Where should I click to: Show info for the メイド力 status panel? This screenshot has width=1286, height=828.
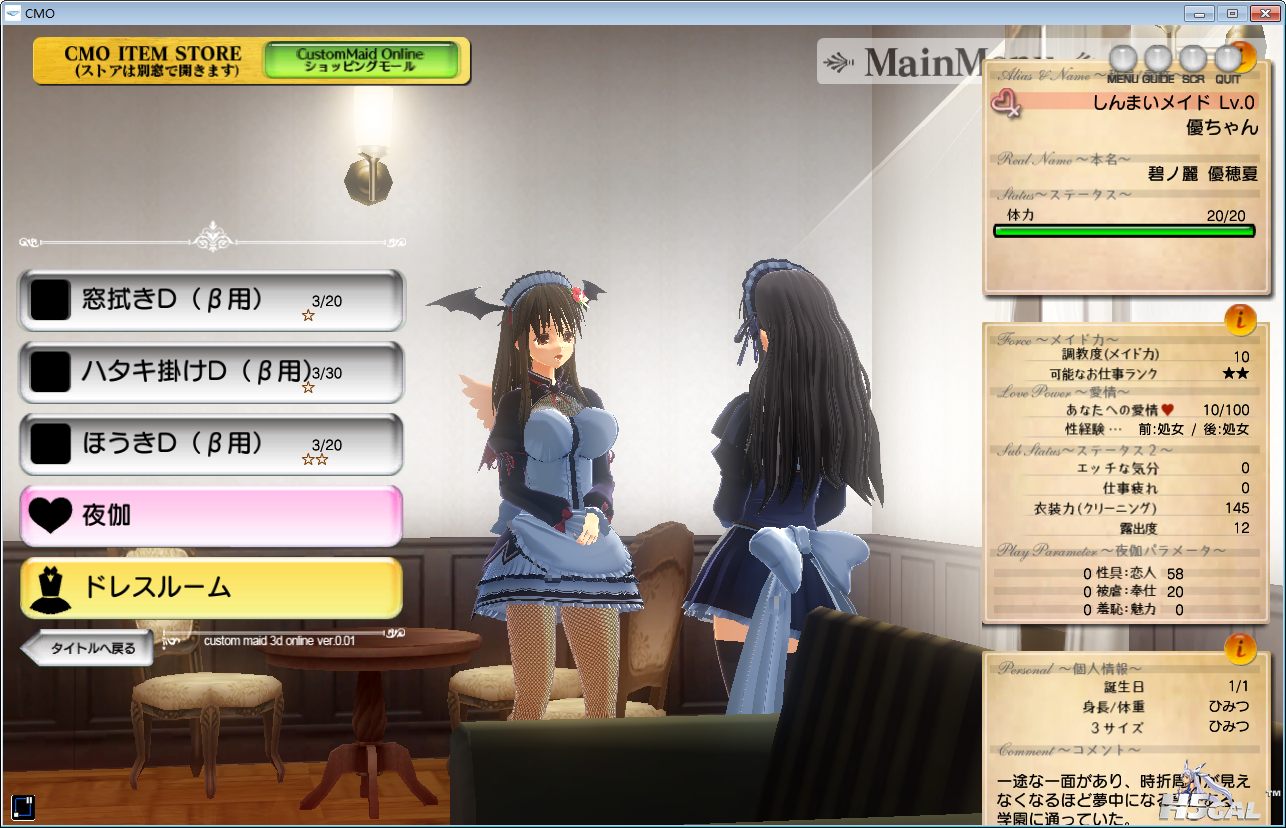click(1240, 319)
